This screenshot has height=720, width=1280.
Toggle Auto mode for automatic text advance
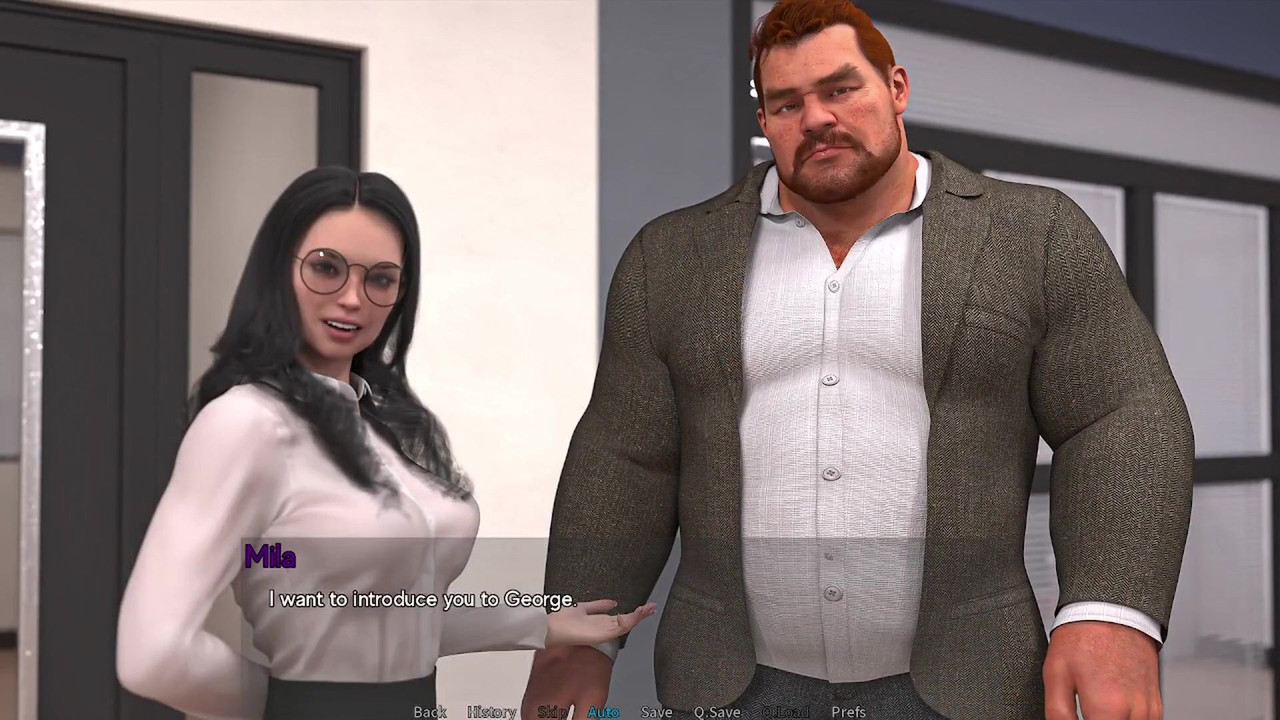click(x=603, y=711)
